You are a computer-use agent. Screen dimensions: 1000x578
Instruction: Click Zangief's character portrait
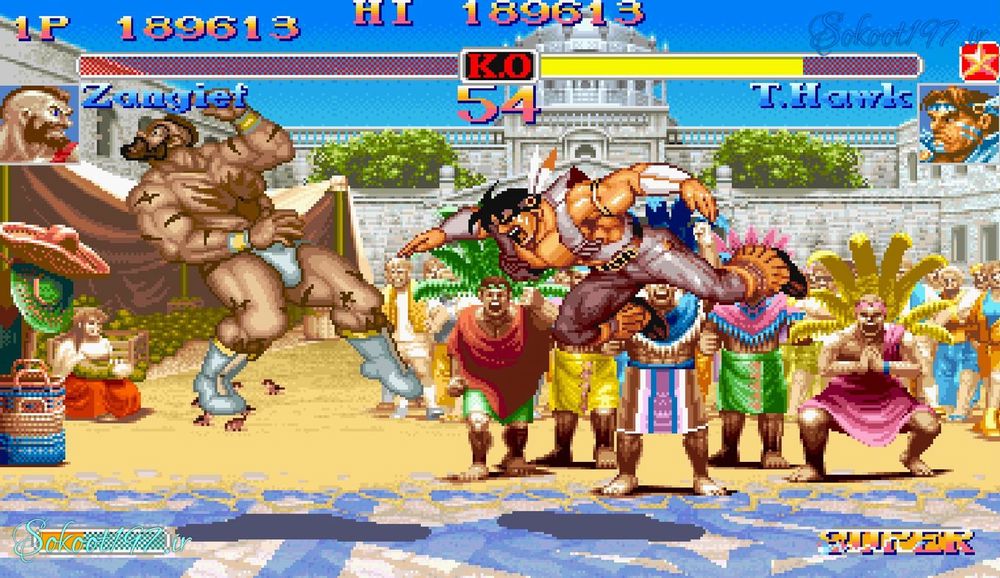tap(39, 123)
